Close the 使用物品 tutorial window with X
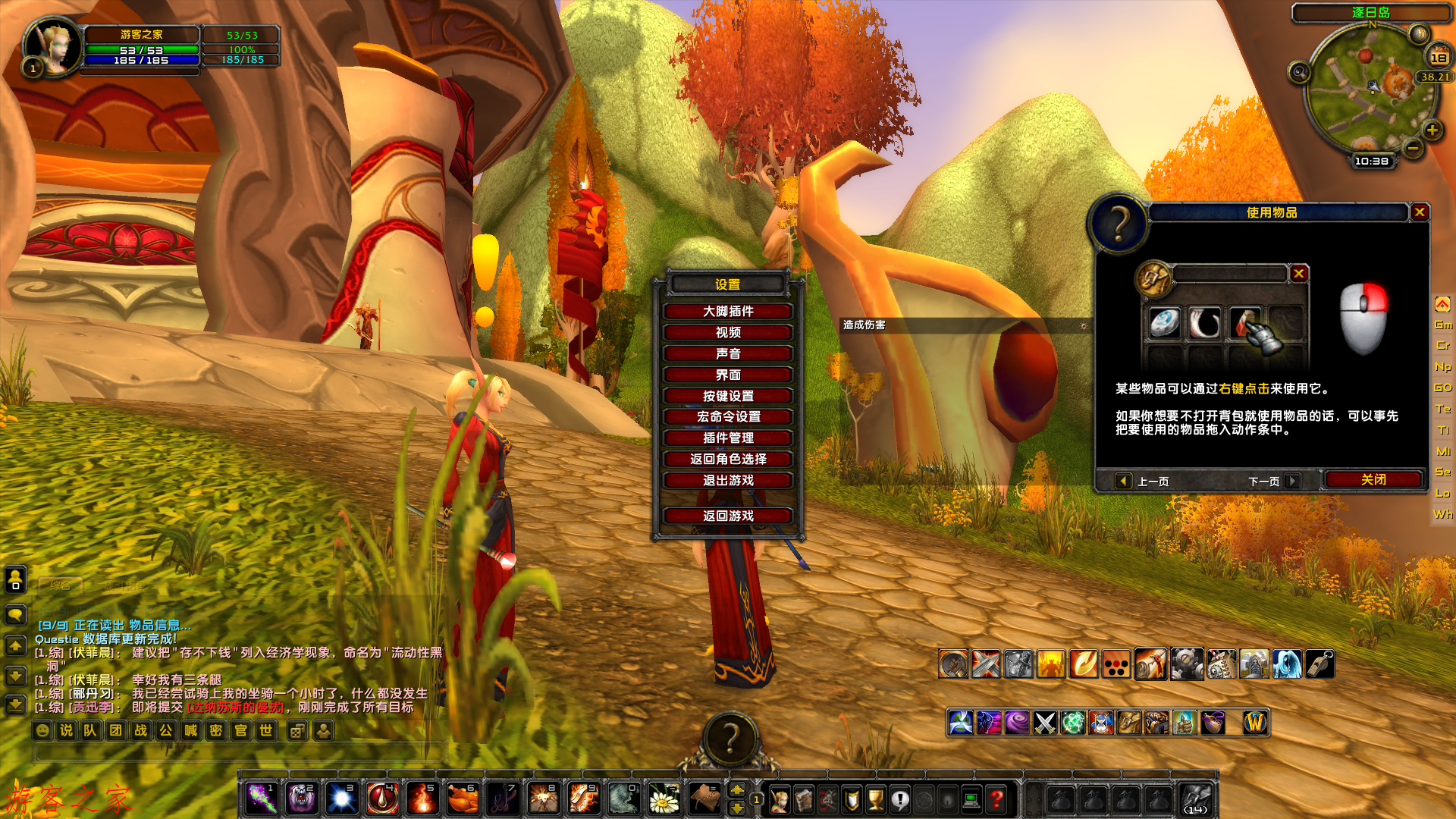This screenshot has height=819, width=1456. [1420, 212]
